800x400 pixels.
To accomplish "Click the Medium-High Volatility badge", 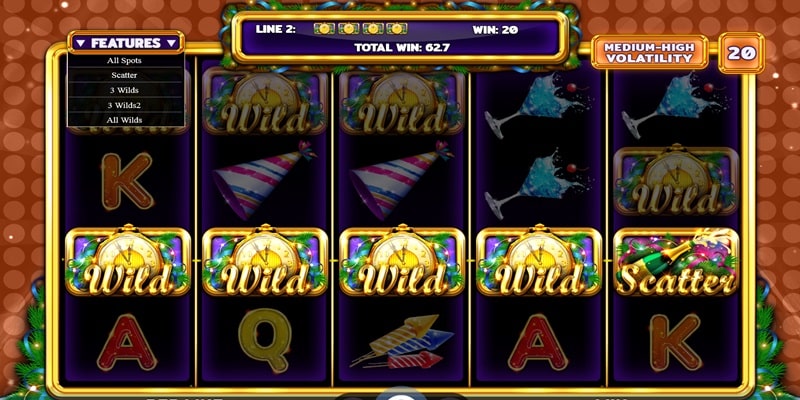I will (649, 52).
